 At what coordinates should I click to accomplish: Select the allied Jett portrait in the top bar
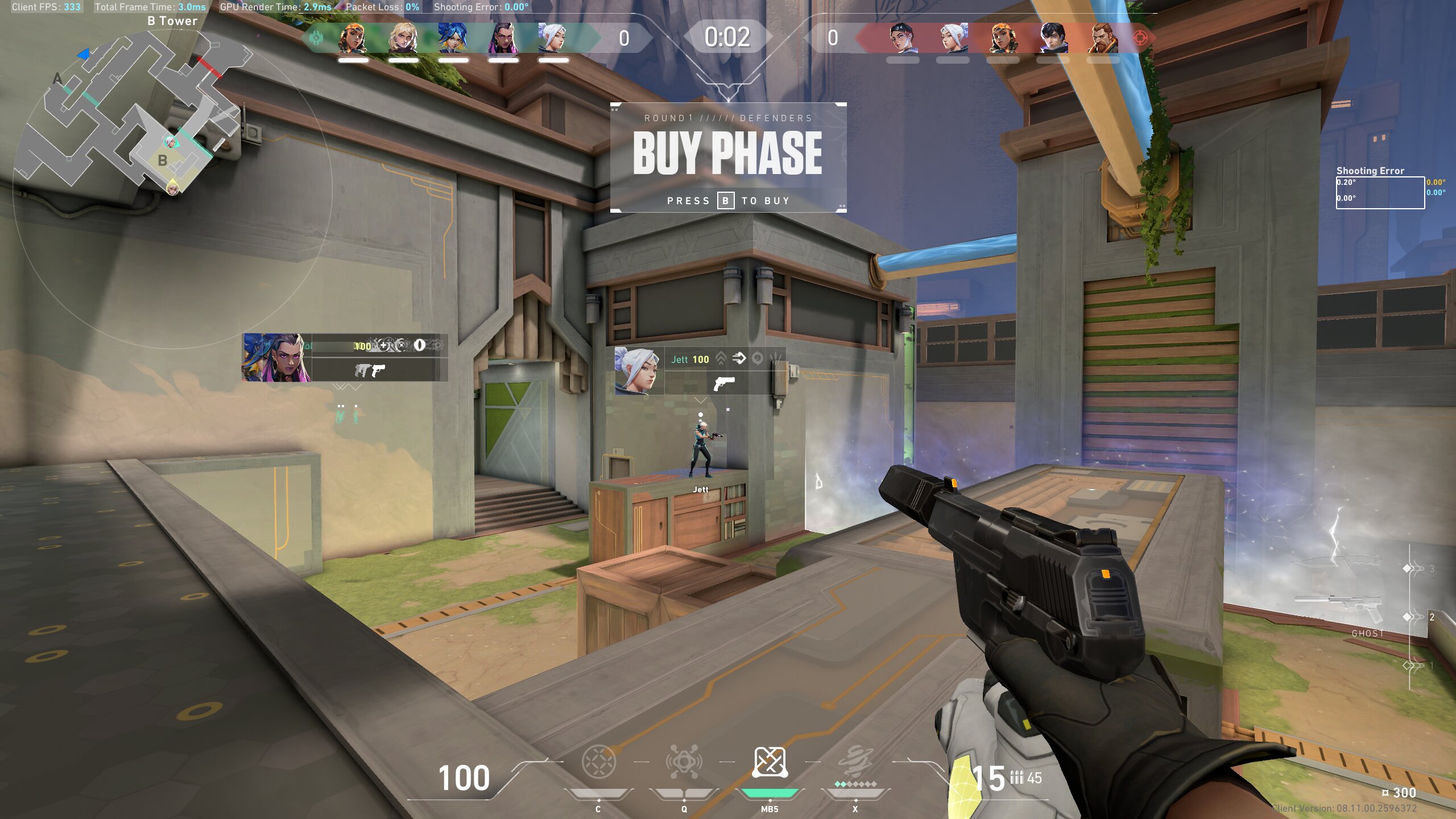tap(553, 39)
